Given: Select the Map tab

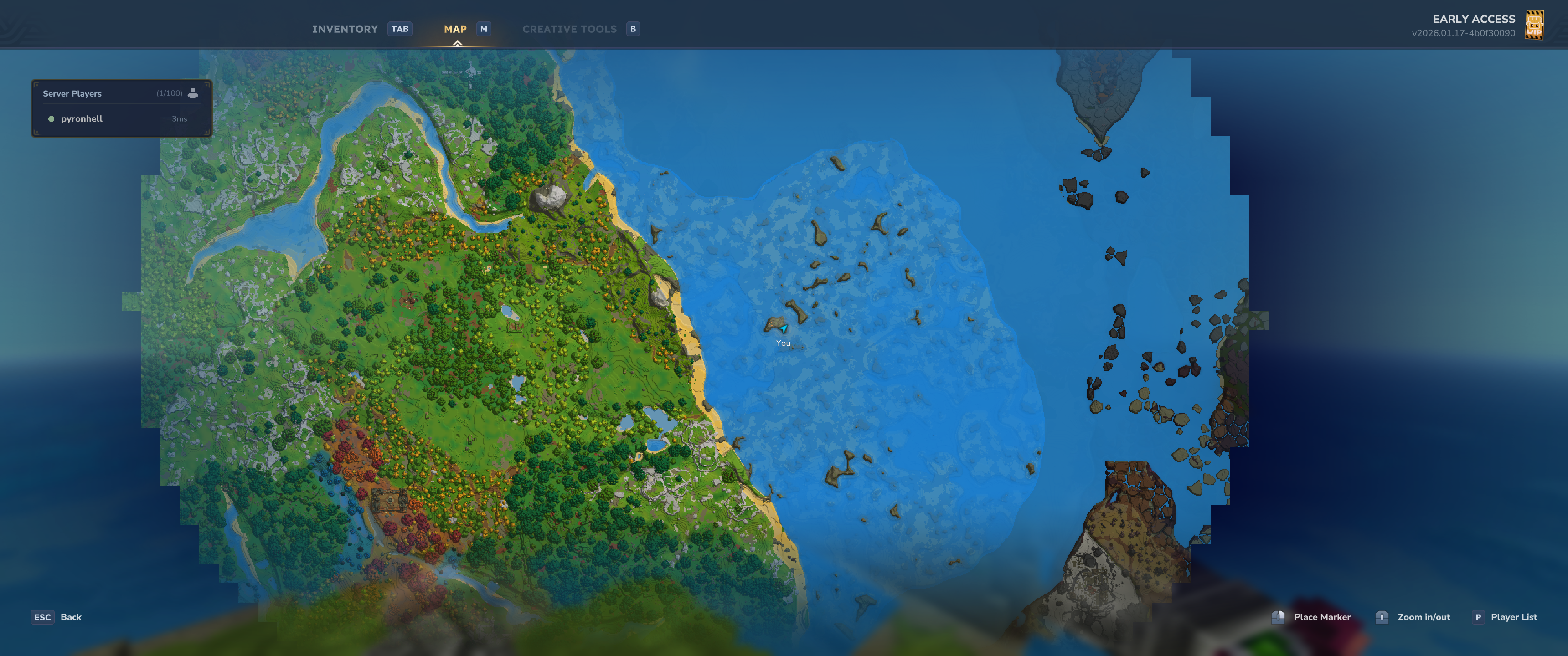Looking at the screenshot, I should coord(455,29).
